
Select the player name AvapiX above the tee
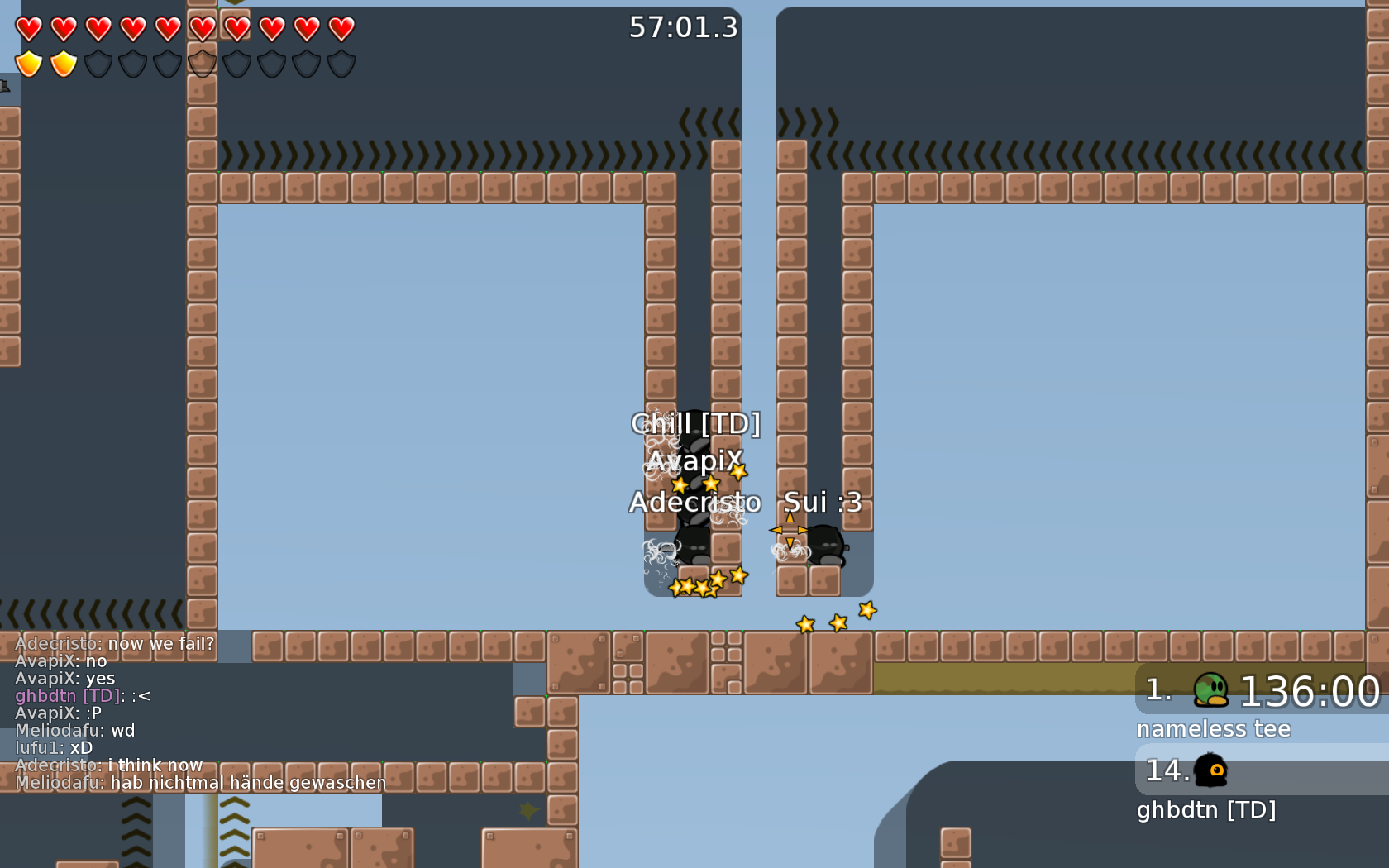click(694, 461)
